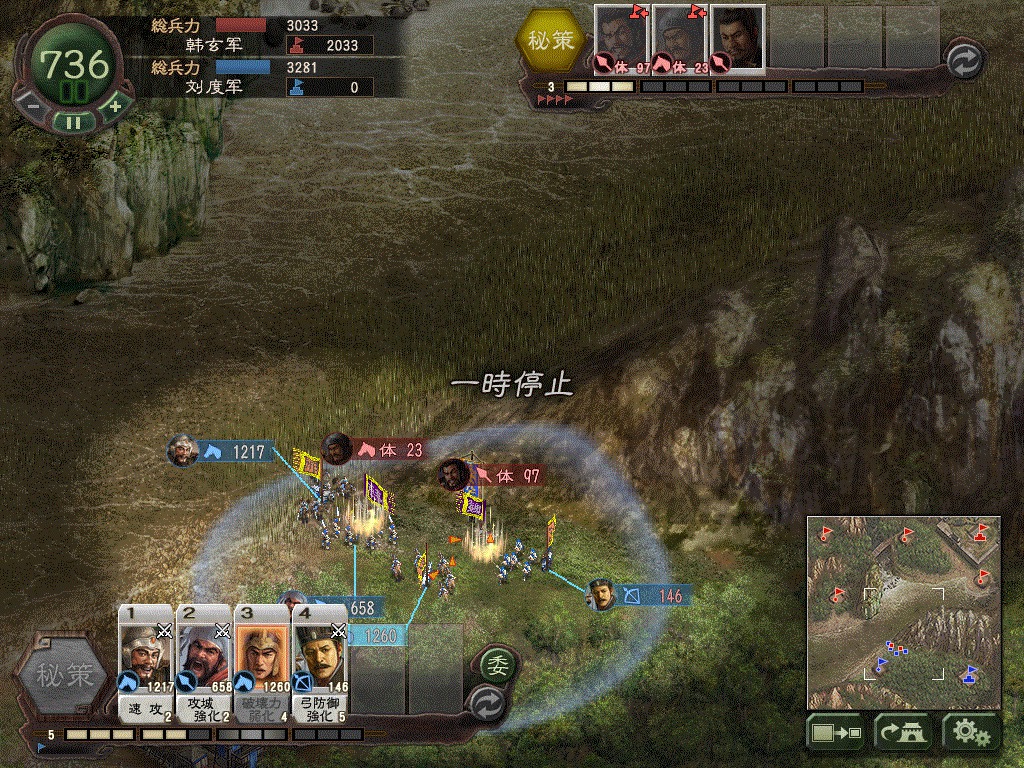Image resolution: width=1024 pixels, height=768 pixels.
Task: Choose highlighted officer card 3 with 1260 troops
Action: click(262, 662)
